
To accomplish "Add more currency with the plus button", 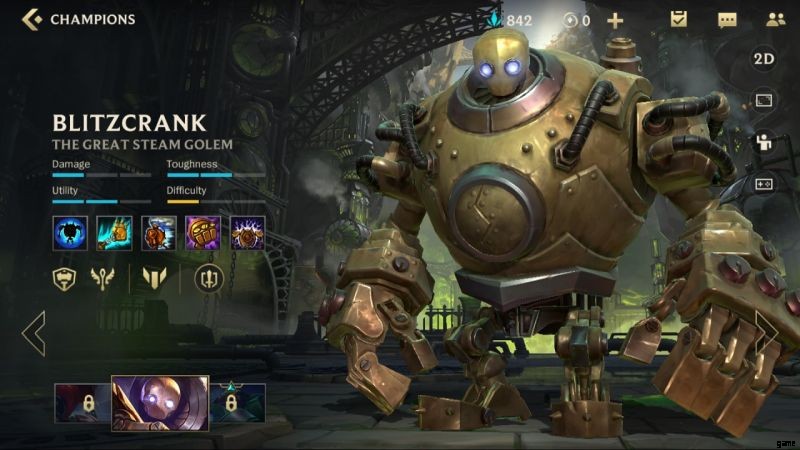I will (615, 19).
